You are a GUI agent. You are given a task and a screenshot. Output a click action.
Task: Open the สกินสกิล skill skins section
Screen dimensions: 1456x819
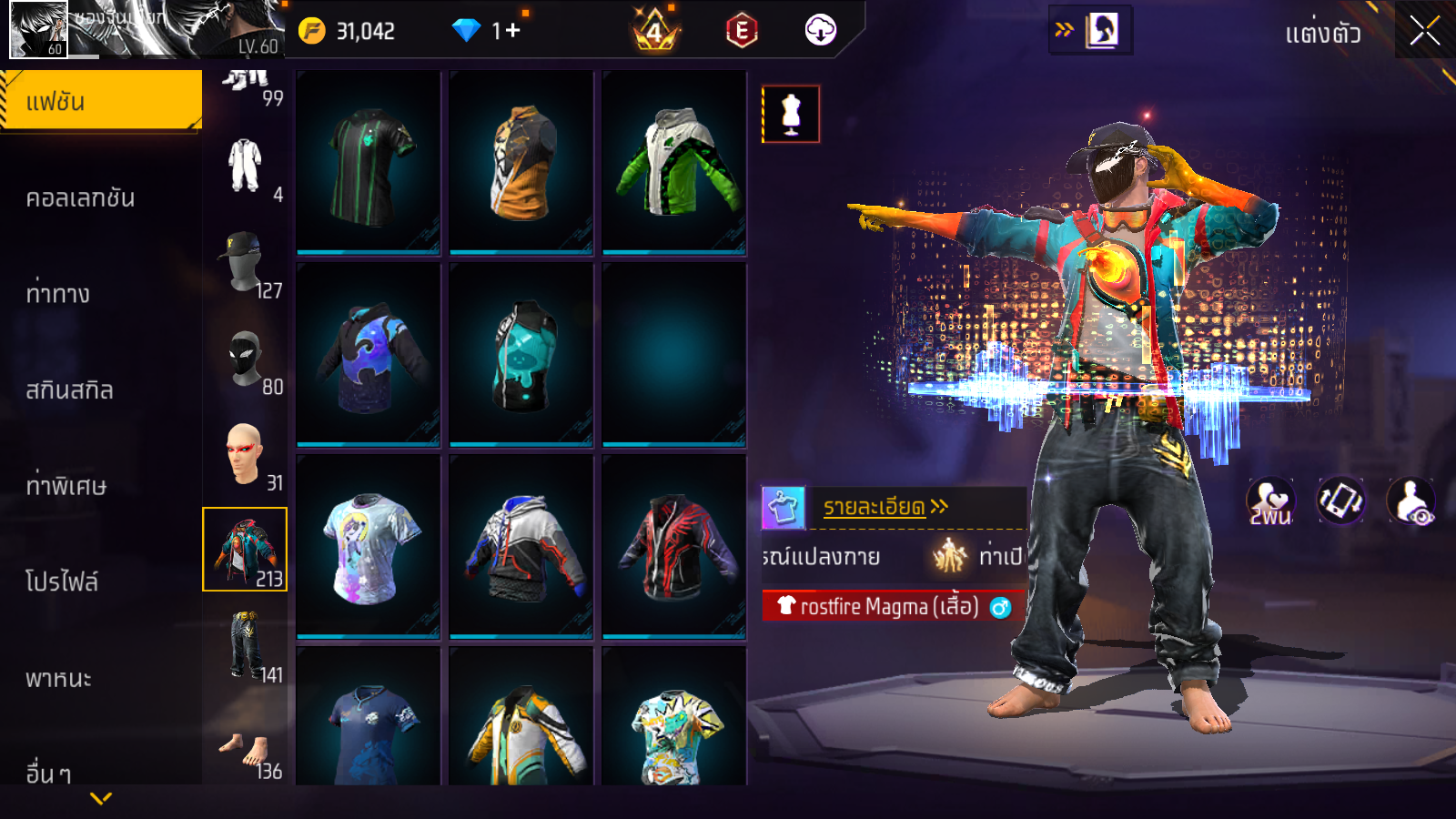pyautogui.click(x=69, y=389)
